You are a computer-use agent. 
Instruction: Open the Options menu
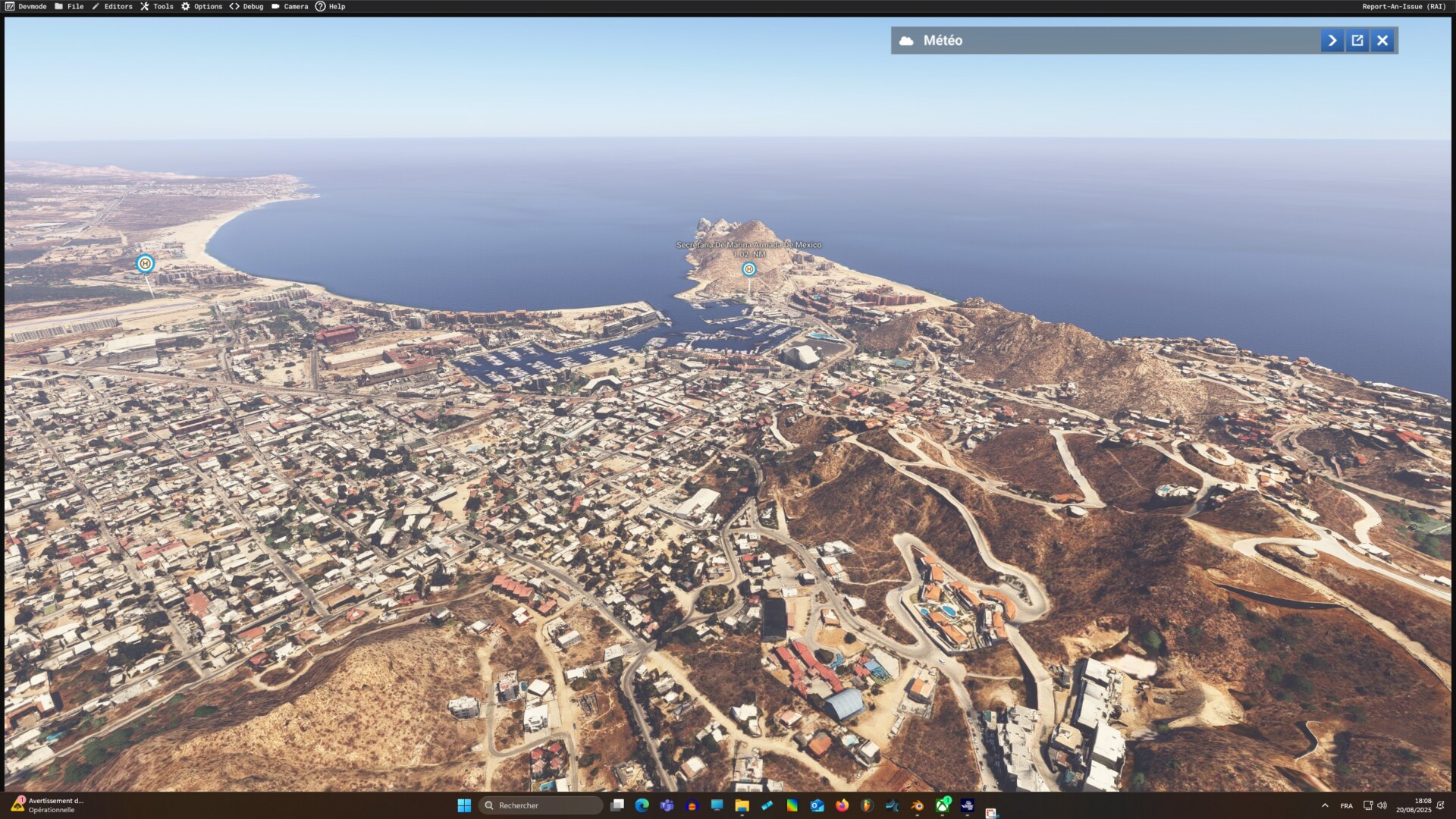coord(202,6)
